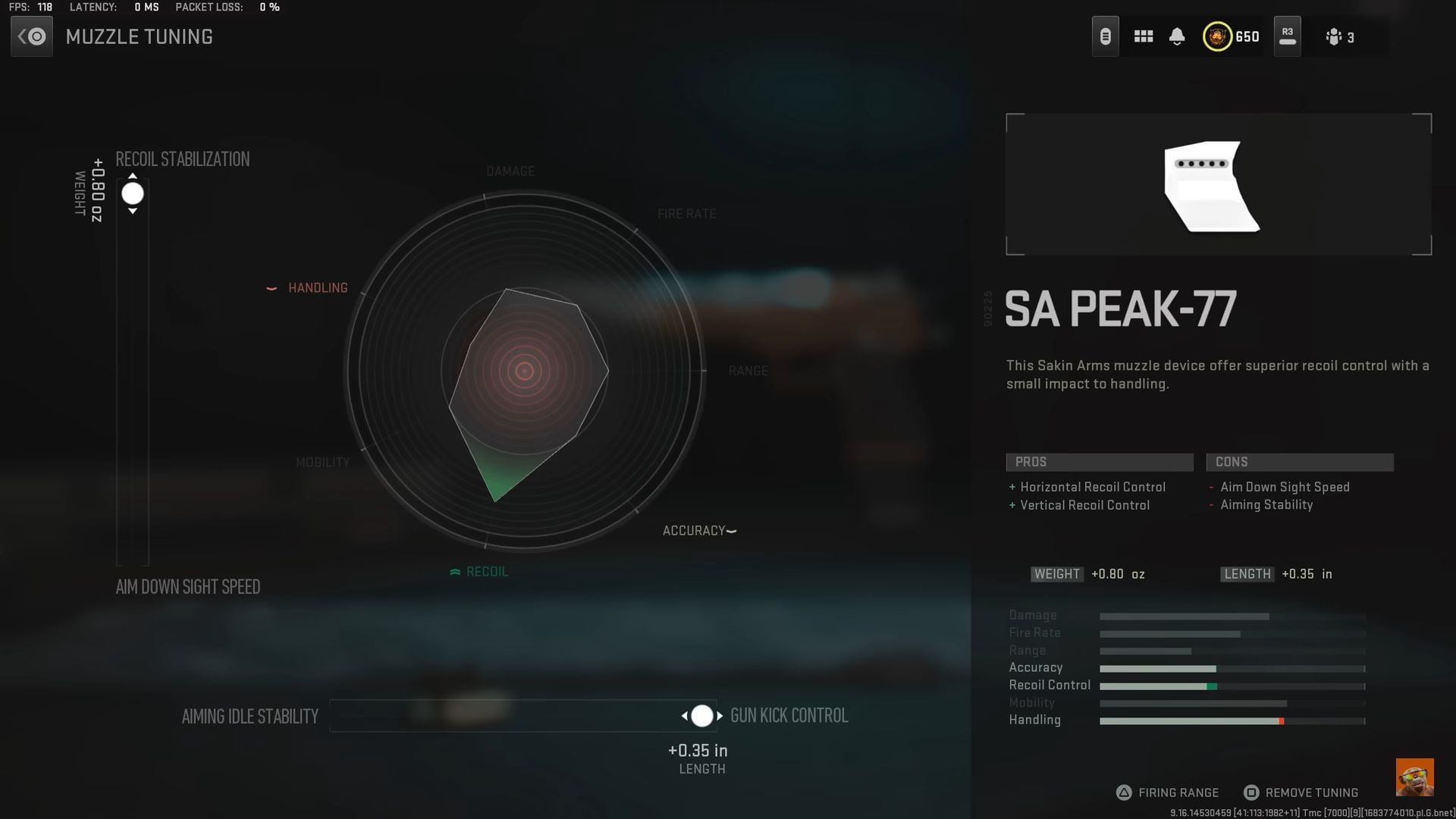Screen dimensions: 1456x819
Task: Select the CONS header panel
Action: (1300, 462)
